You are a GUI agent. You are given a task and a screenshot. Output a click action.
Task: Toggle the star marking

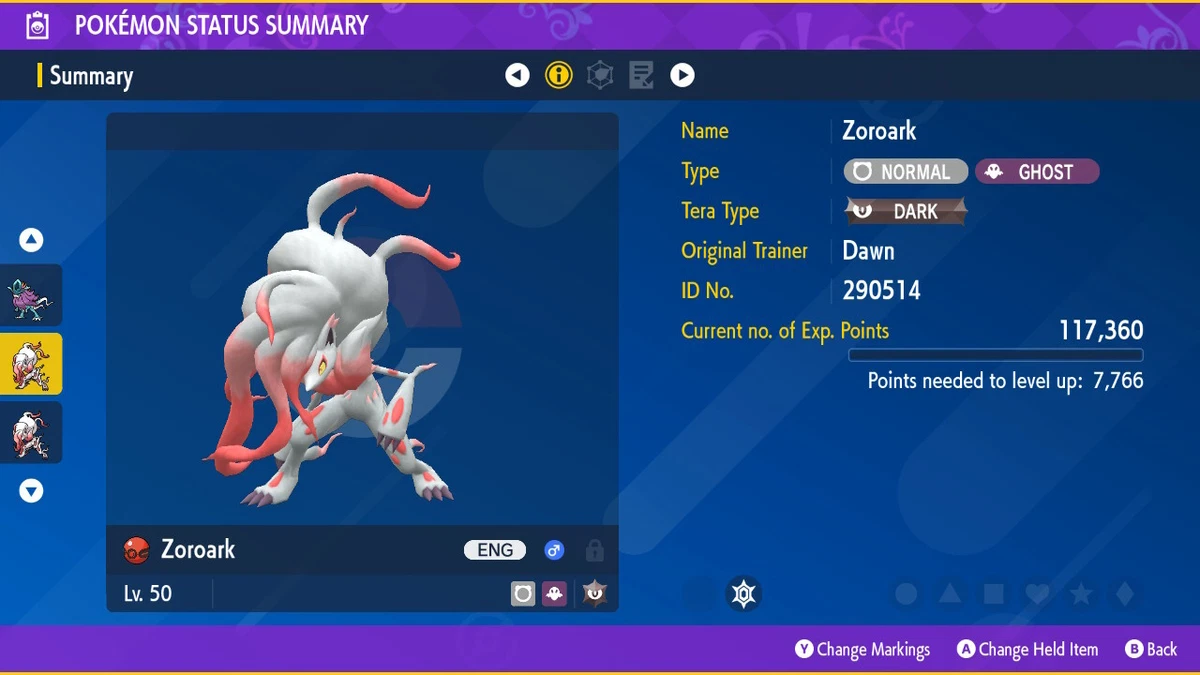[1081, 594]
